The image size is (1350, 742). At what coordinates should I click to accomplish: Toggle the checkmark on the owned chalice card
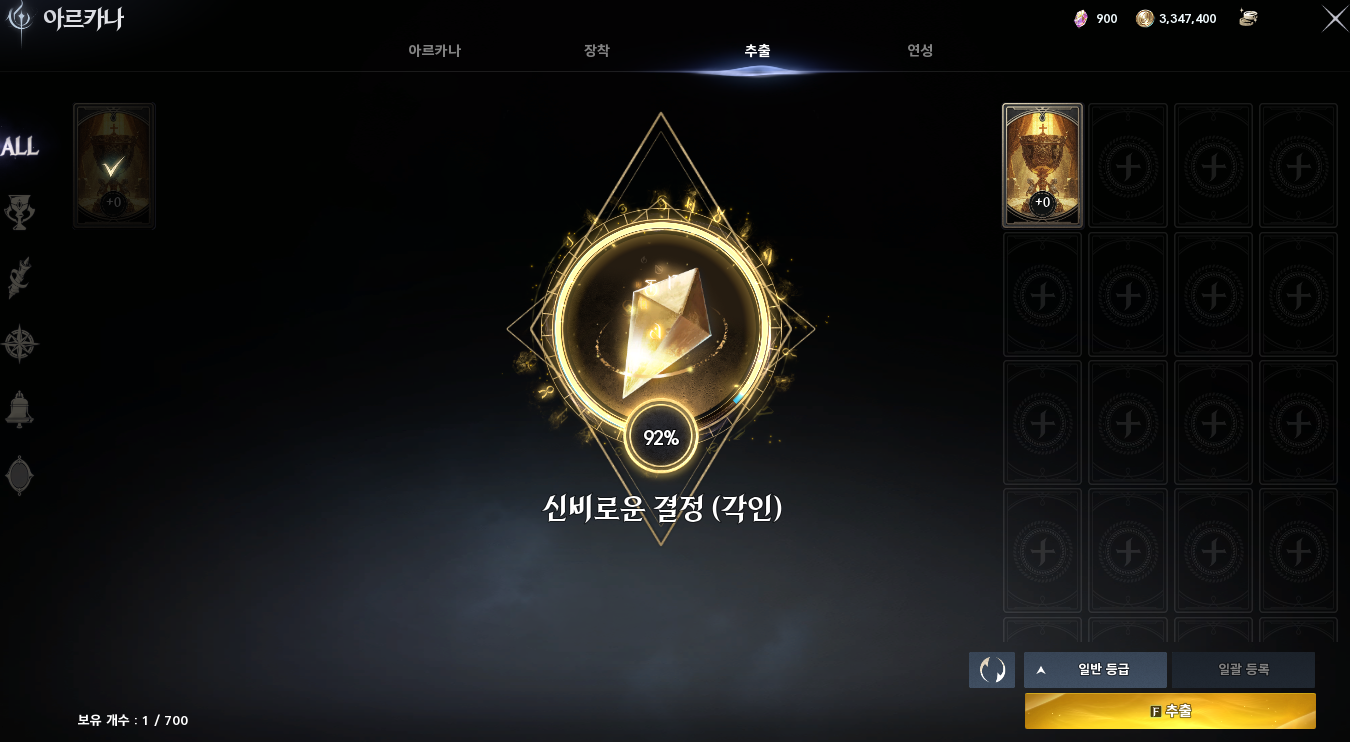pos(113,165)
